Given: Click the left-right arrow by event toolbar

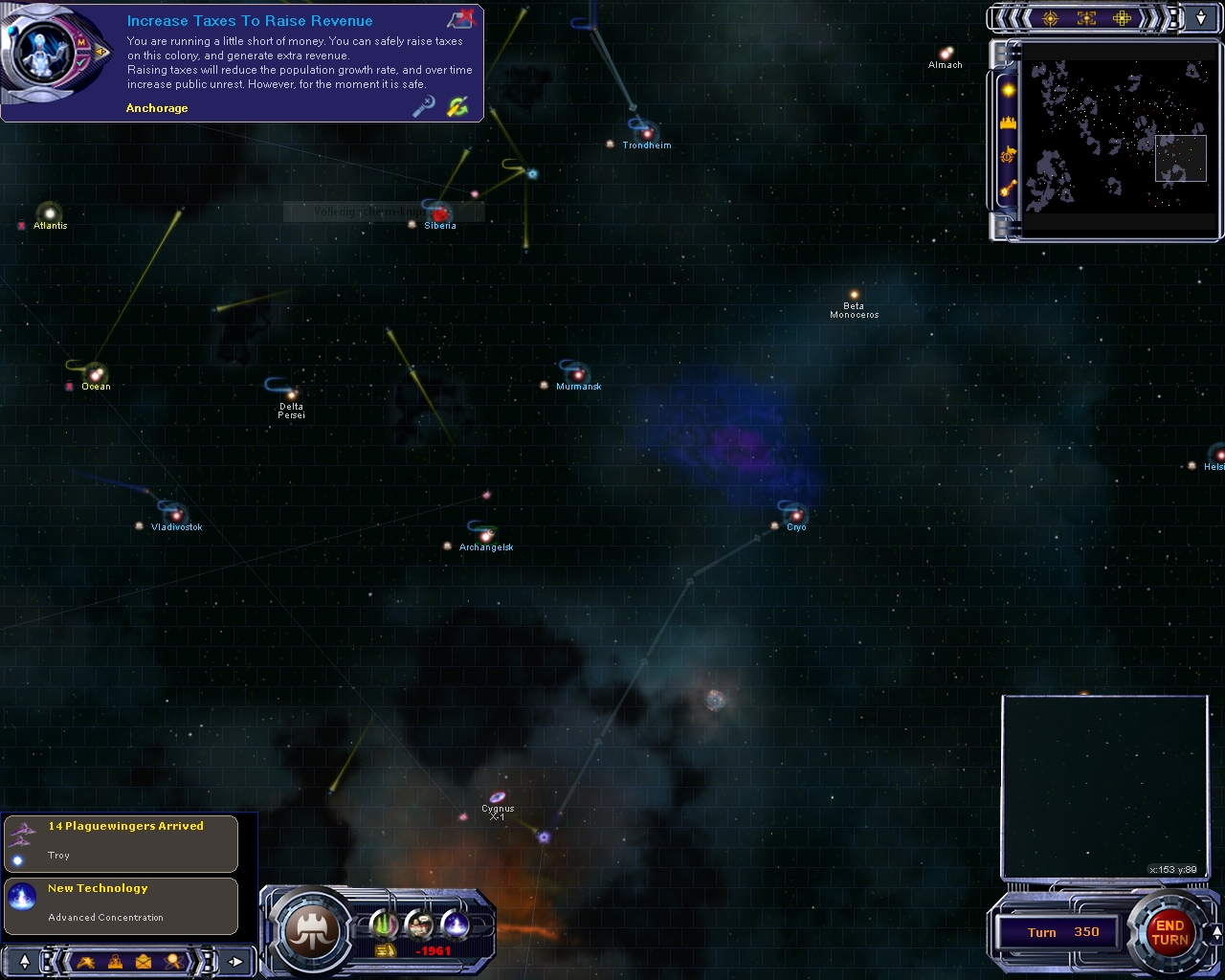Looking at the screenshot, I should click(235, 961).
